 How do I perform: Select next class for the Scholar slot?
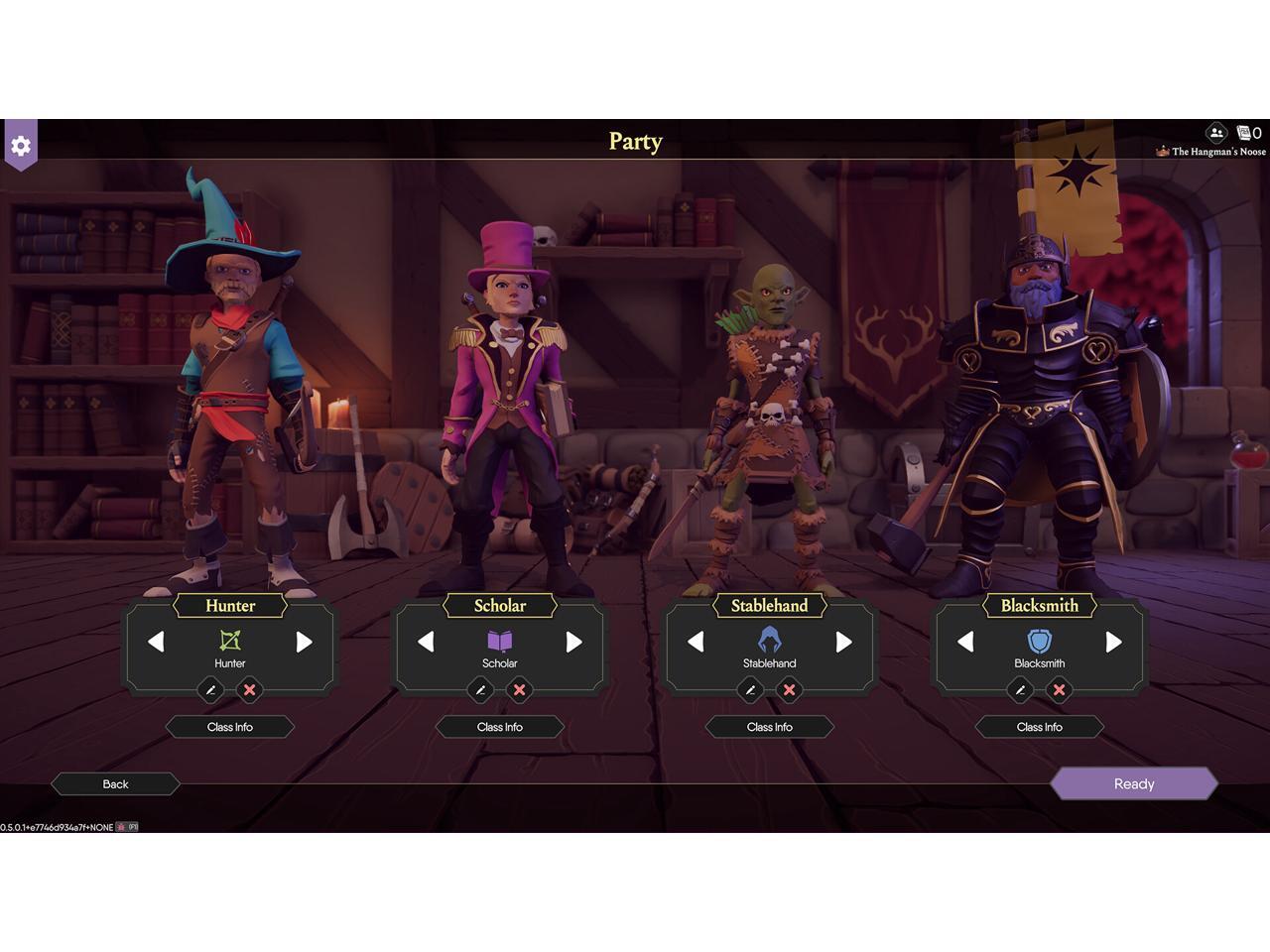click(574, 642)
